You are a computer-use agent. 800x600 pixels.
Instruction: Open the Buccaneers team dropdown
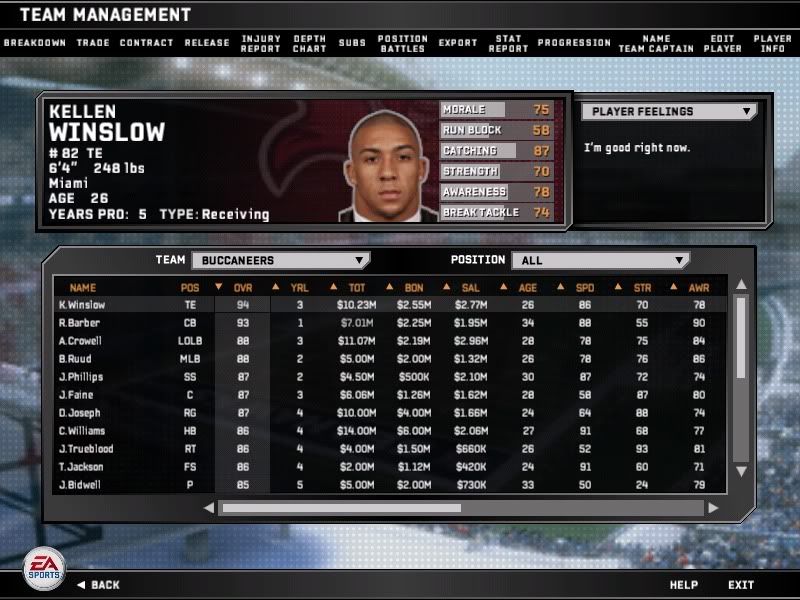click(x=280, y=260)
